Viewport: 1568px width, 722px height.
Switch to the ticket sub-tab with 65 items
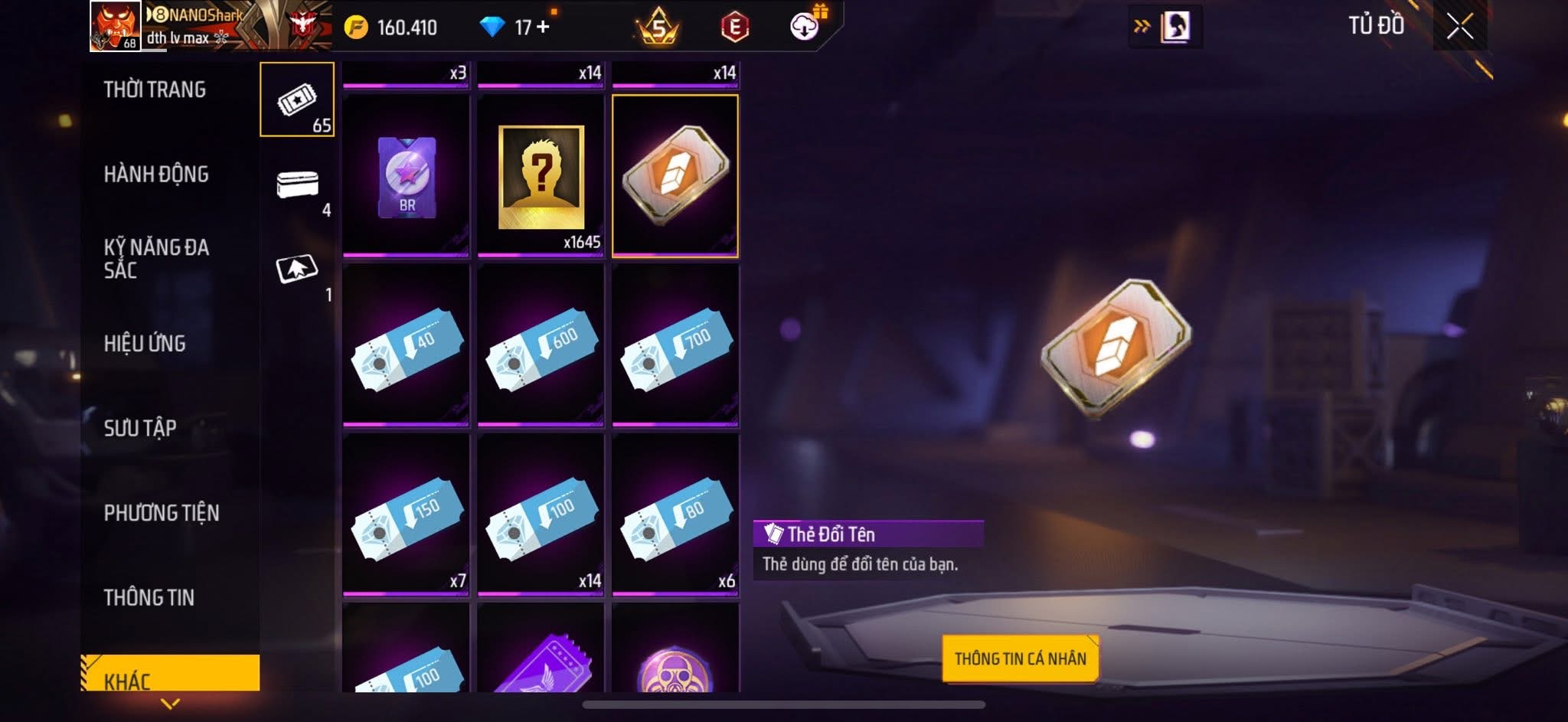297,100
